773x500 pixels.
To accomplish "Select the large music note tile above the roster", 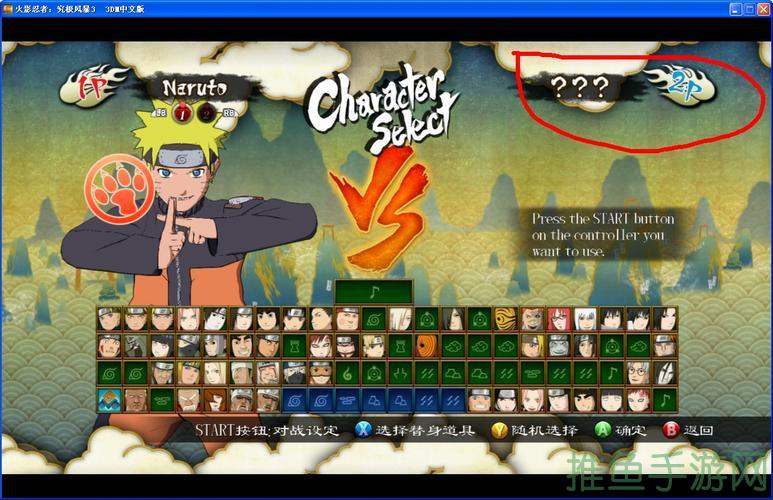I will point(373,292).
